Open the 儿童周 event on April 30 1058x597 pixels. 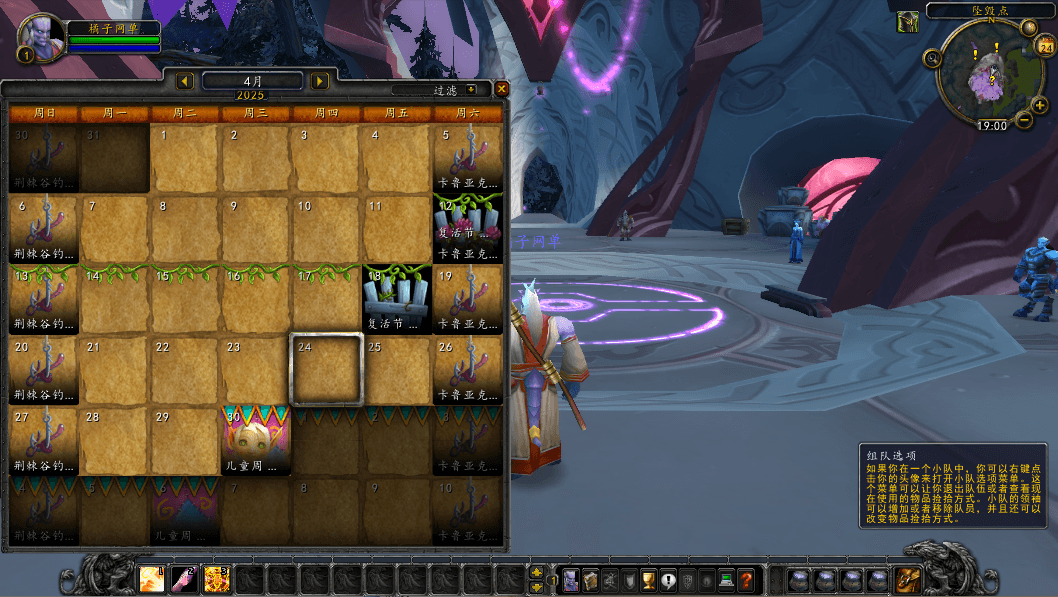(x=256, y=440)
